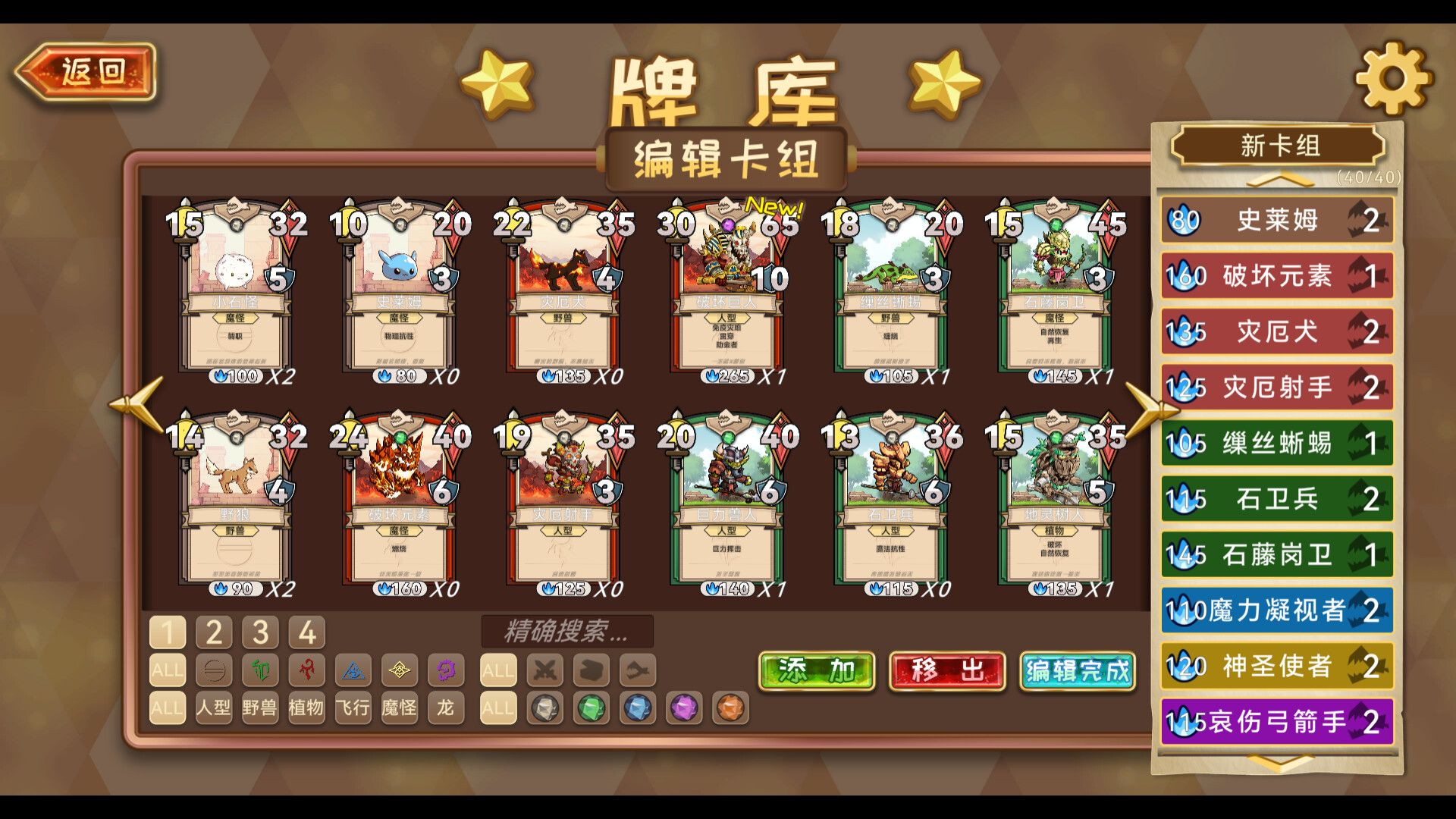Select the purple faction filter icon
This screenshot has width=1456, height=819.
coord(446,670)
